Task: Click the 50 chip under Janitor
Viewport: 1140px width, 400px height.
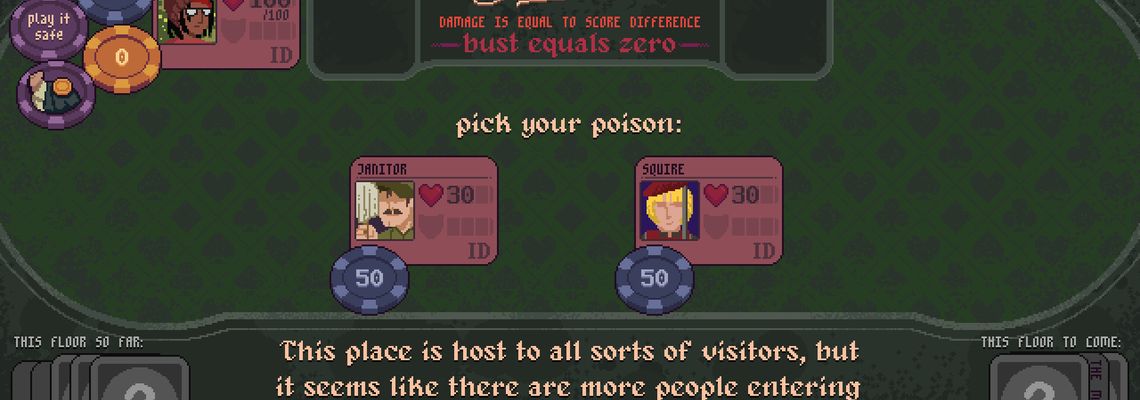Action: [x=370, y=279]
